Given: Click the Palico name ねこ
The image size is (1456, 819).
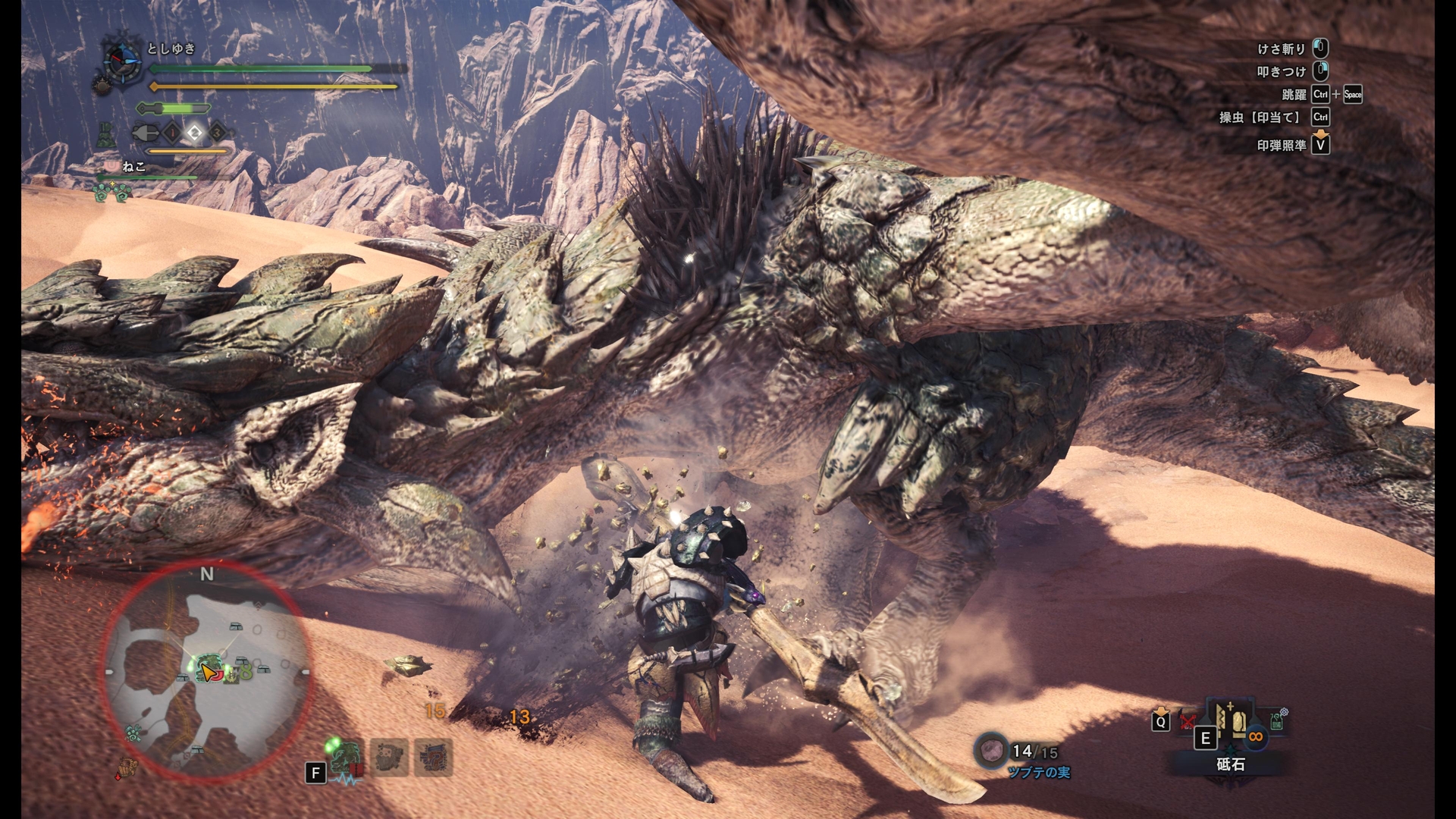Looking at the screenshot, I should coord(133,167).
